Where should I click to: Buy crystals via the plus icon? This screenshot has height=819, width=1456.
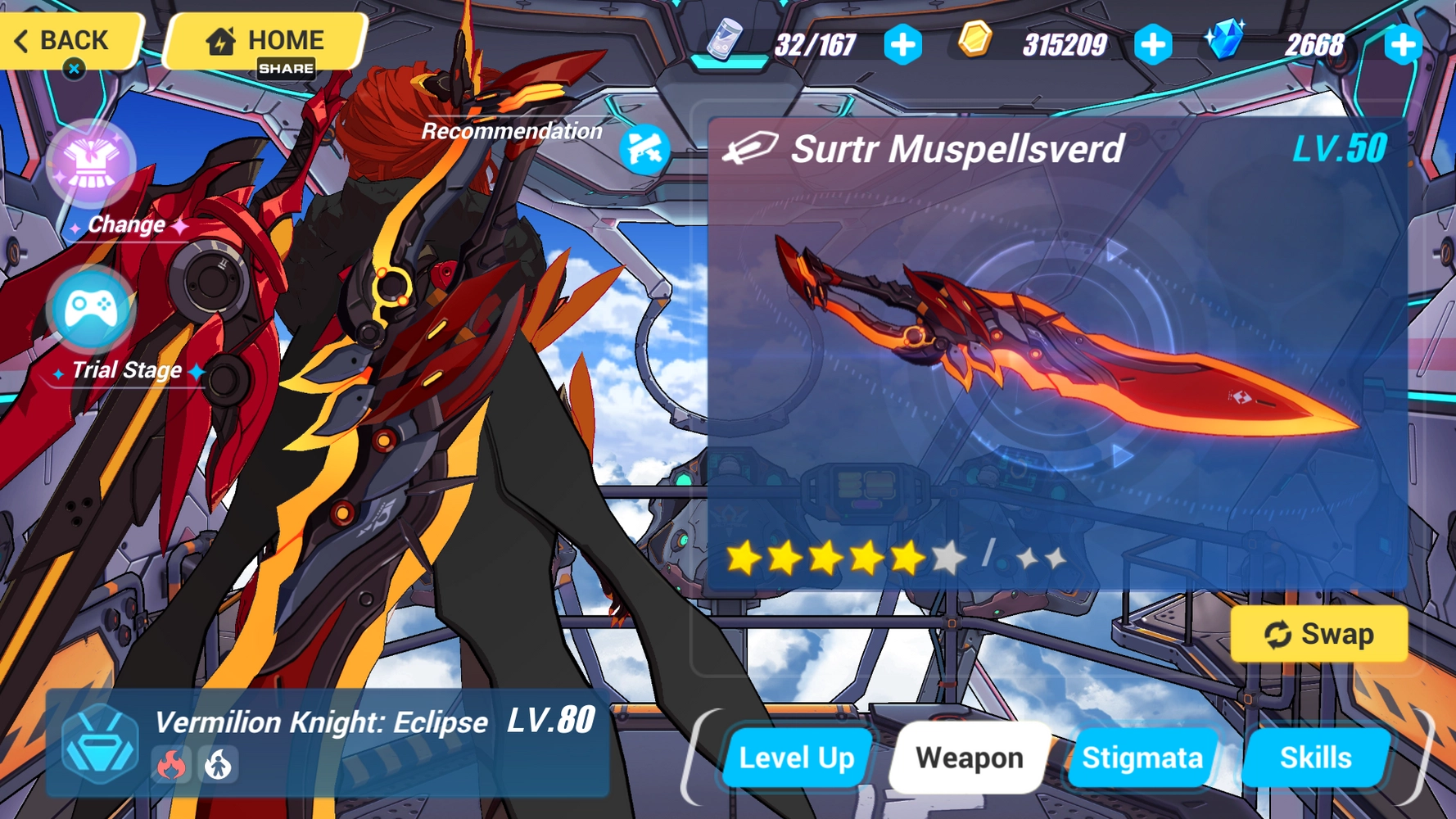(1402, 46)
